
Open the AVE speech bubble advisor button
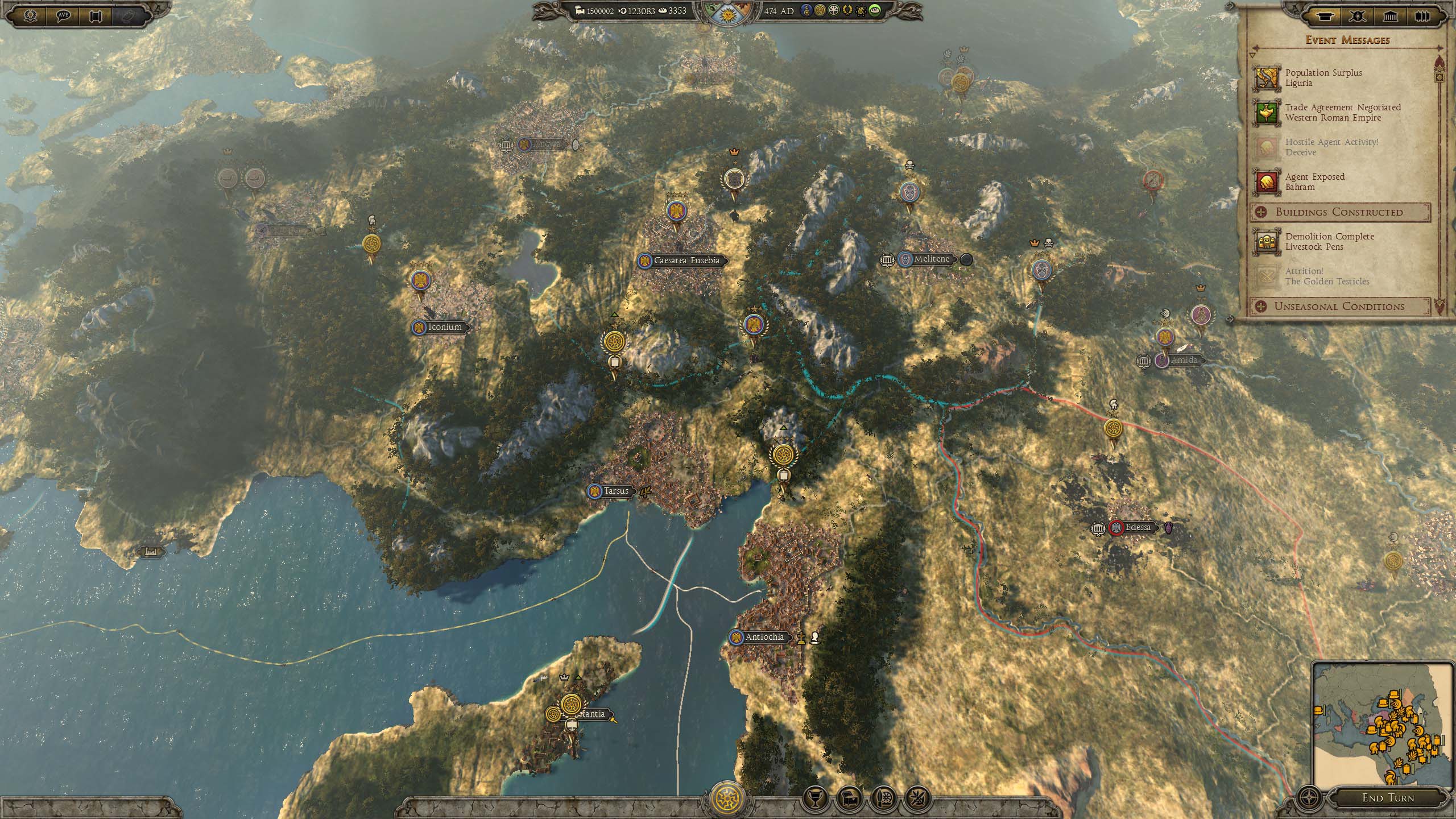point(64,15)
